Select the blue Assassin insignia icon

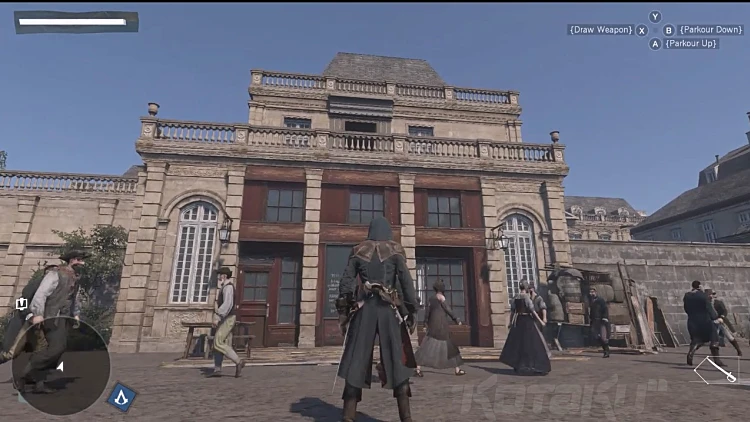pyautogui.click(x=122, y=397)
